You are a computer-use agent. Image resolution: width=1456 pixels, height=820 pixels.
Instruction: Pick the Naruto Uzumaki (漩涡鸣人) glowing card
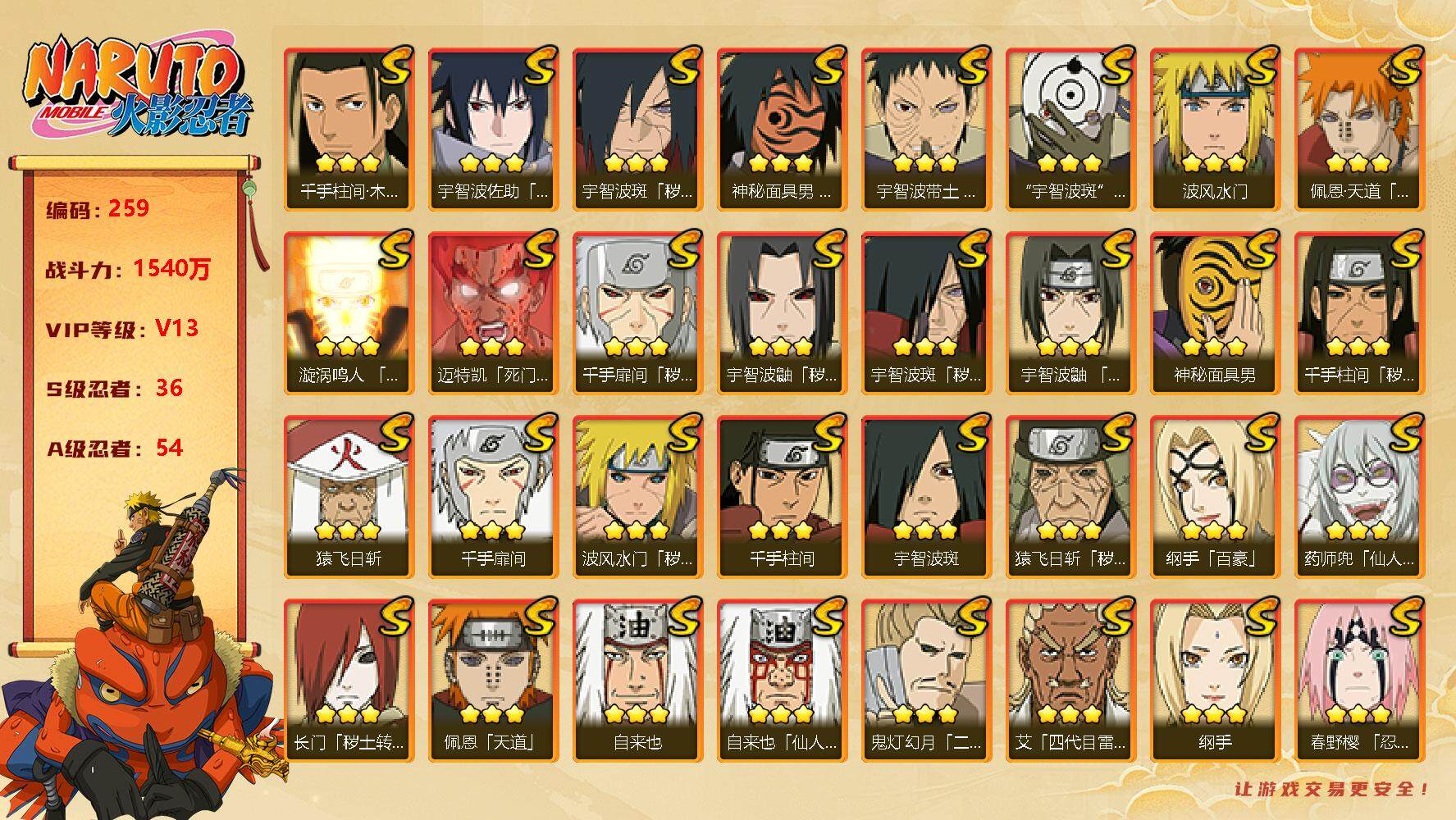tap(348, 312)
